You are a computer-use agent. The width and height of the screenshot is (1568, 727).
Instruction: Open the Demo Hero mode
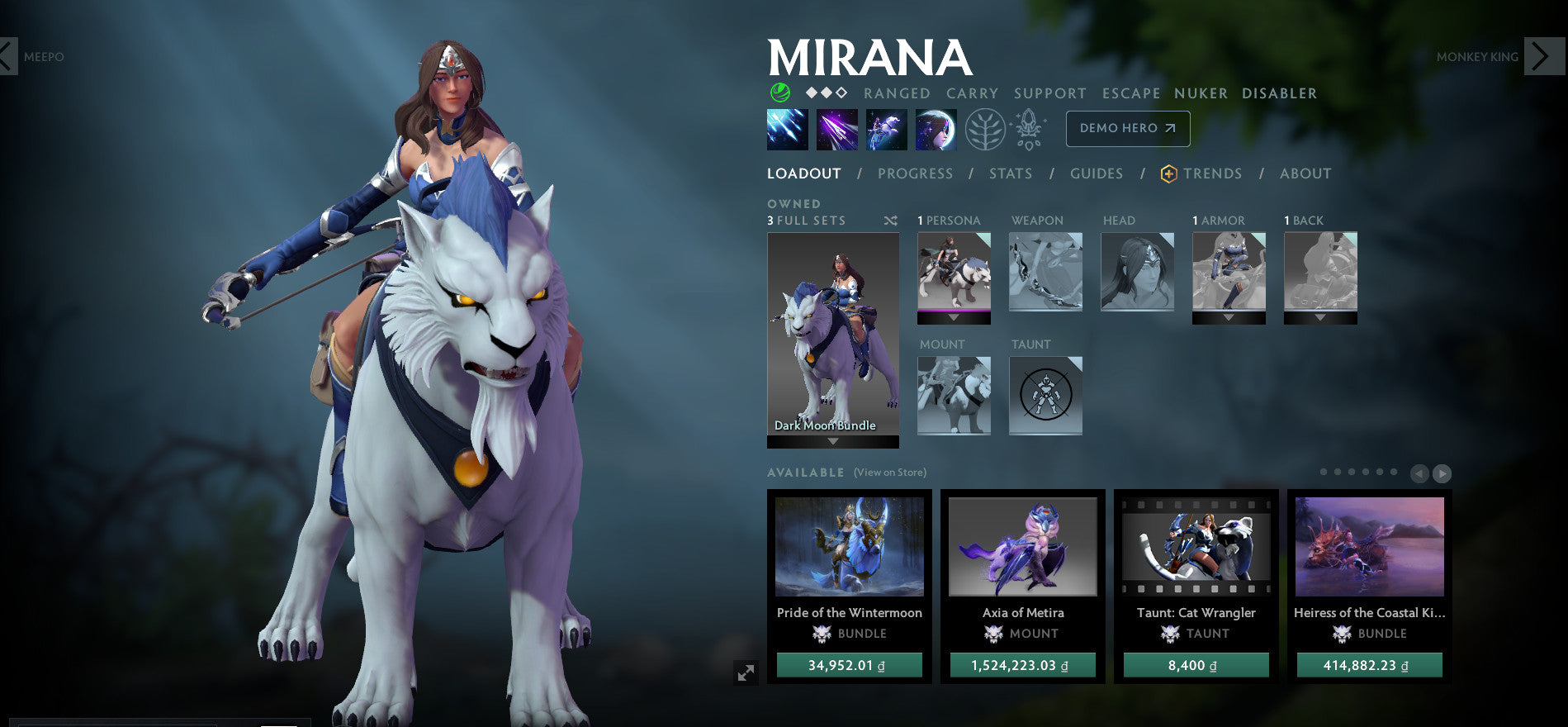pos(1127,128)
